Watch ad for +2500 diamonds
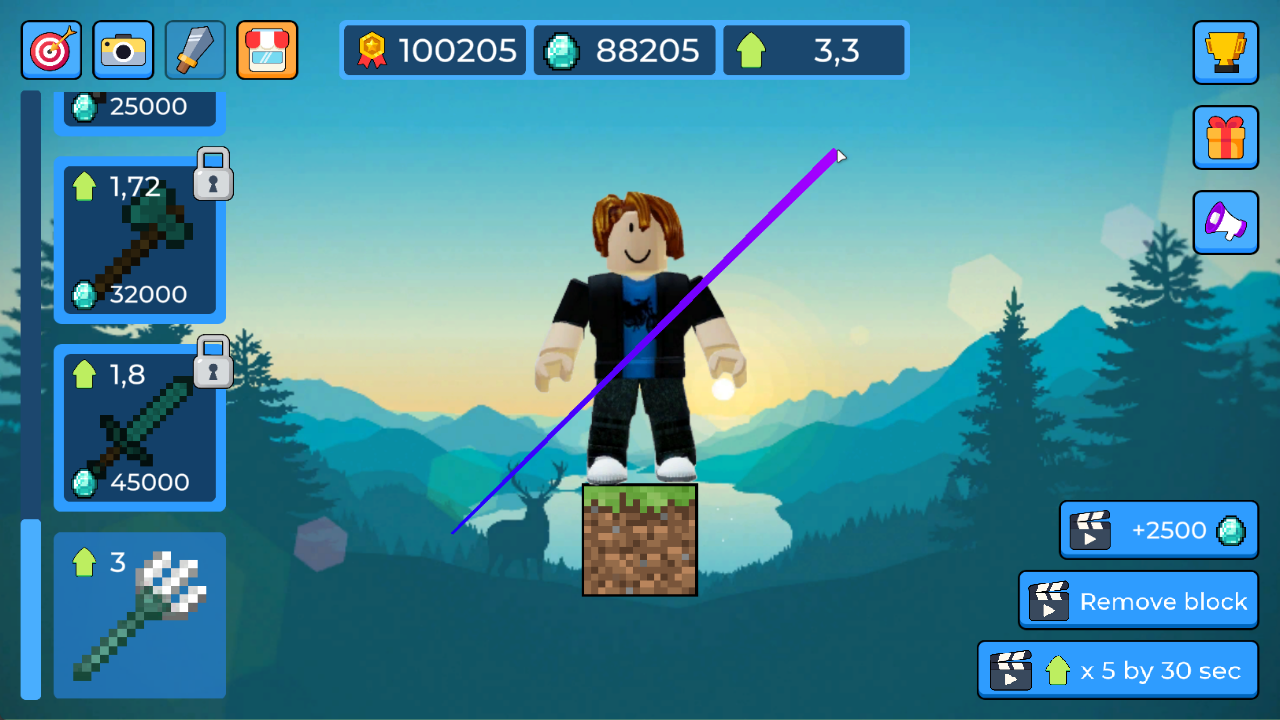 (1158, 530)
